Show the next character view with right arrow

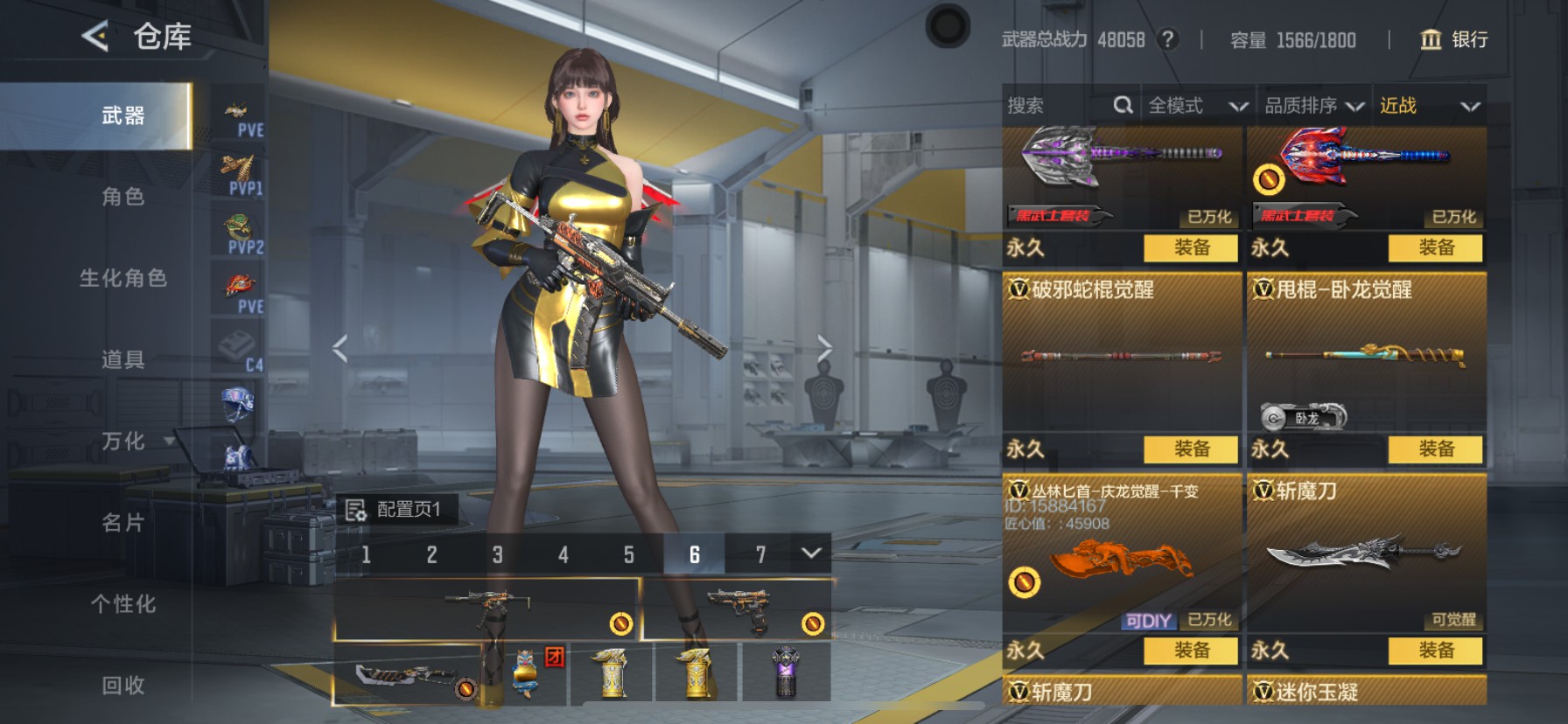pyautogui.click(x=823, y=348)
